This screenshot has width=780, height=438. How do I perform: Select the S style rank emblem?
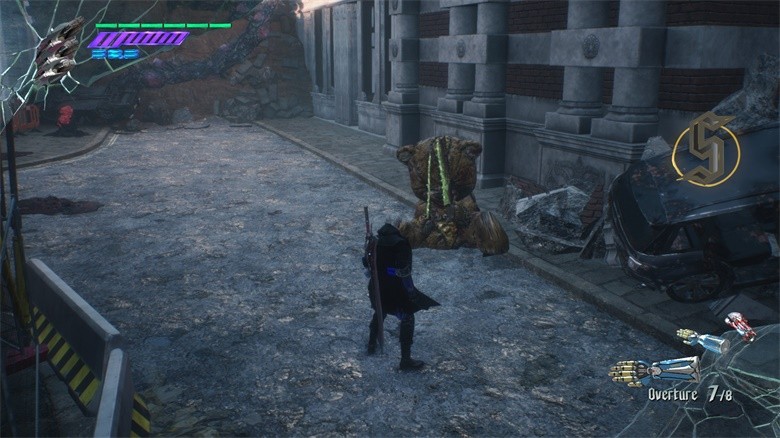click(x=706, y=153)
